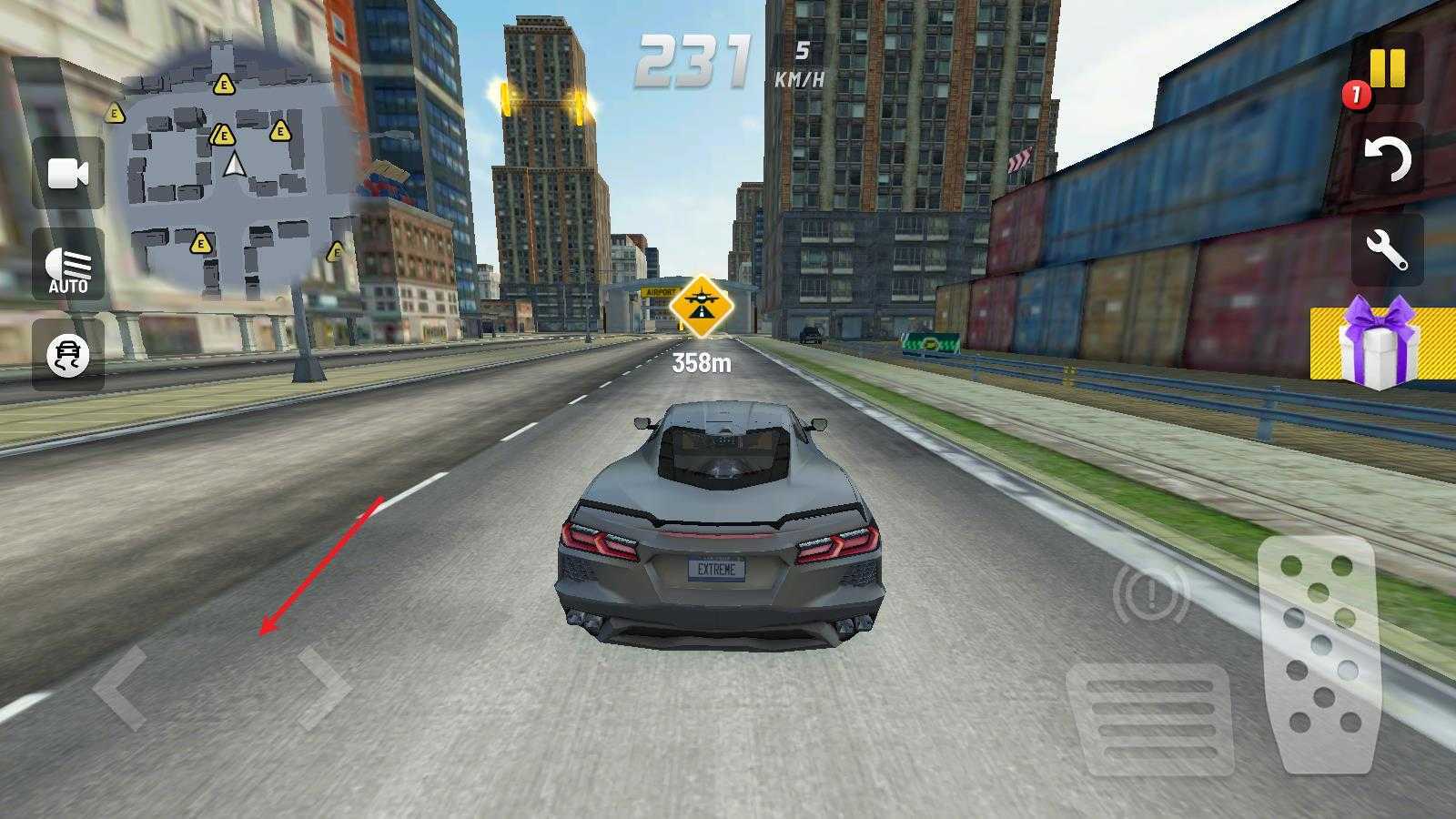
Task: Pause the game
Action: [x=1388, y=69]
